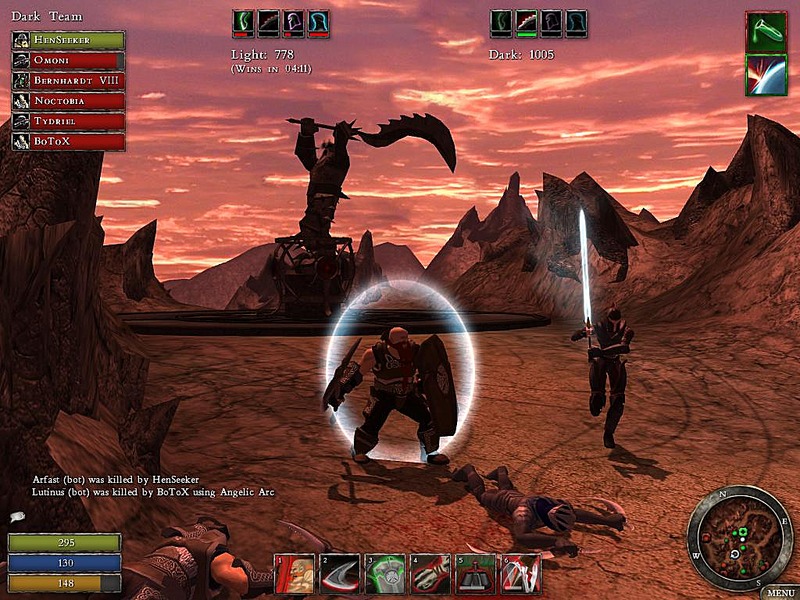Choose teammate Bernhardt VIII

click(x=68, y=80)
